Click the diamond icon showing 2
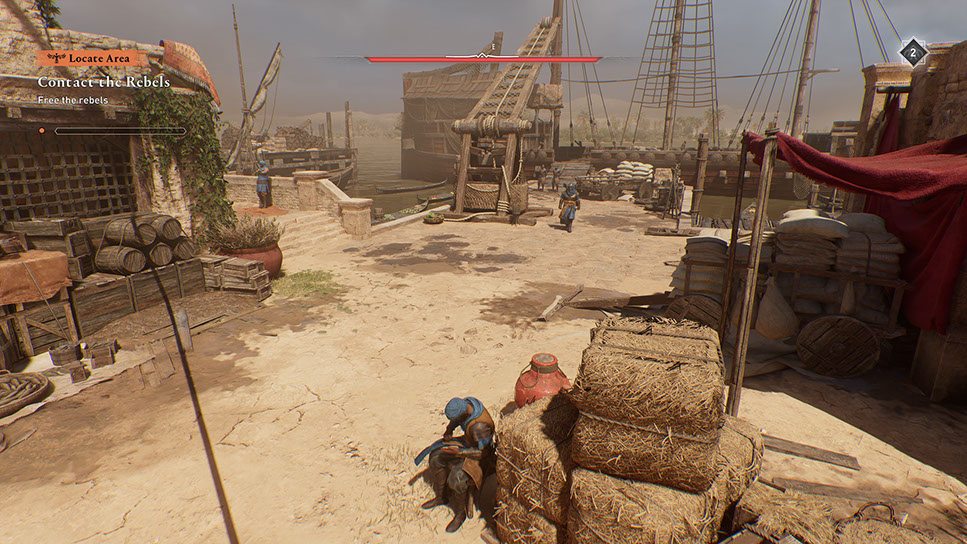 pos(912,53)
